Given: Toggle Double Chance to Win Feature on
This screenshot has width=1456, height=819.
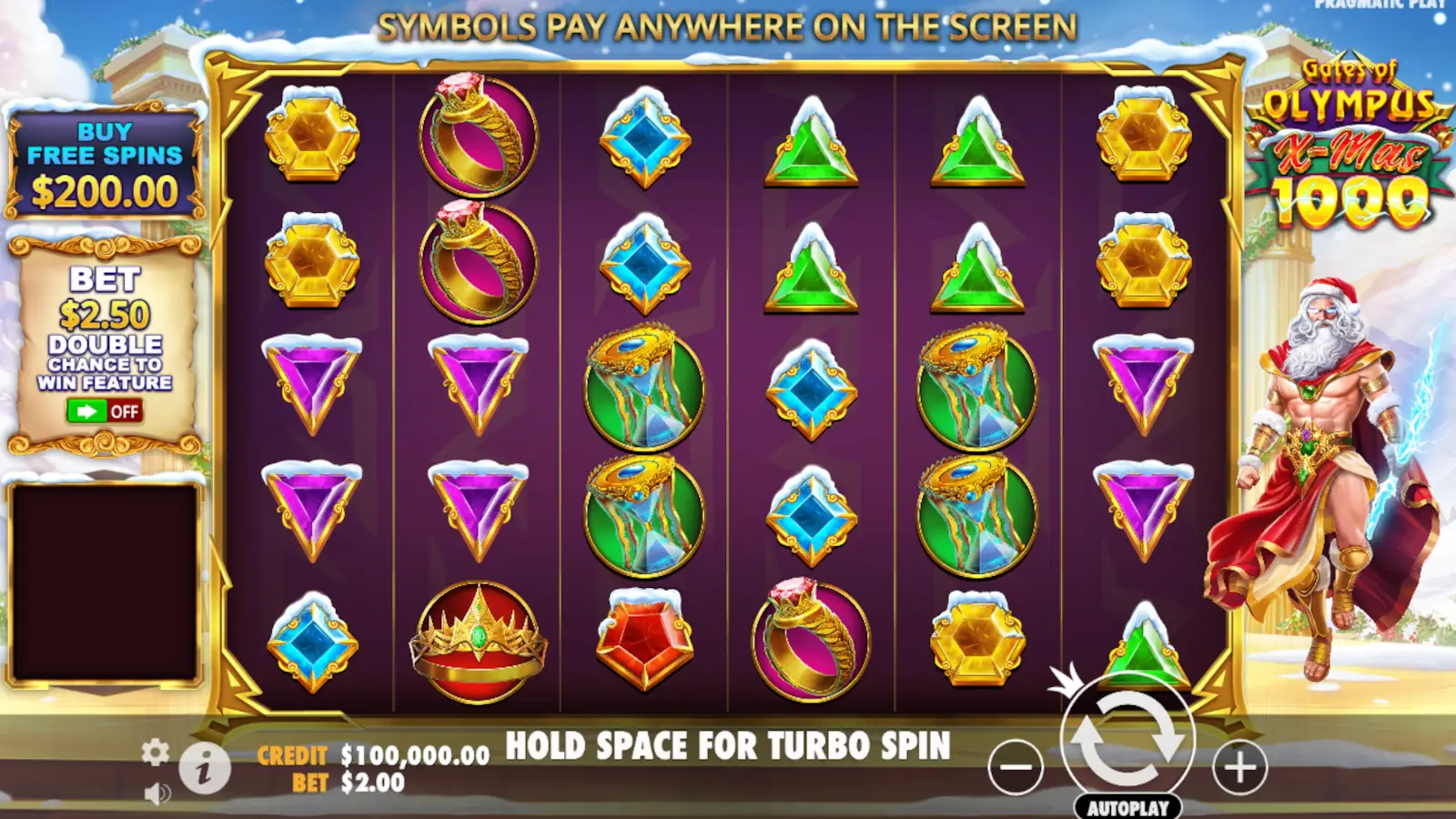Looking at the screenshot, I should click(103, 412).
